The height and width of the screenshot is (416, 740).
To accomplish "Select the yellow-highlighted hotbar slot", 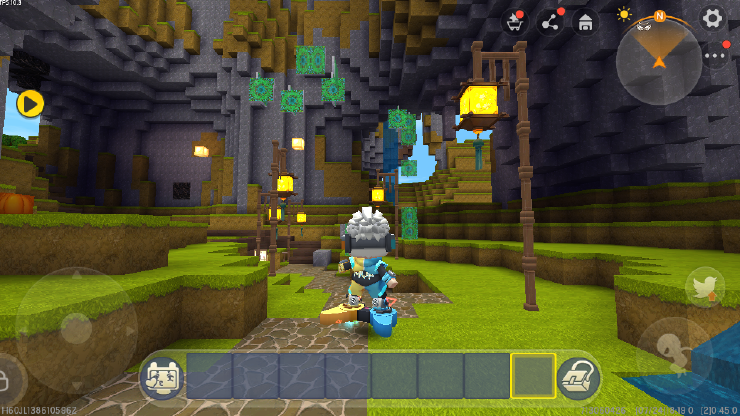I will 533,377.
